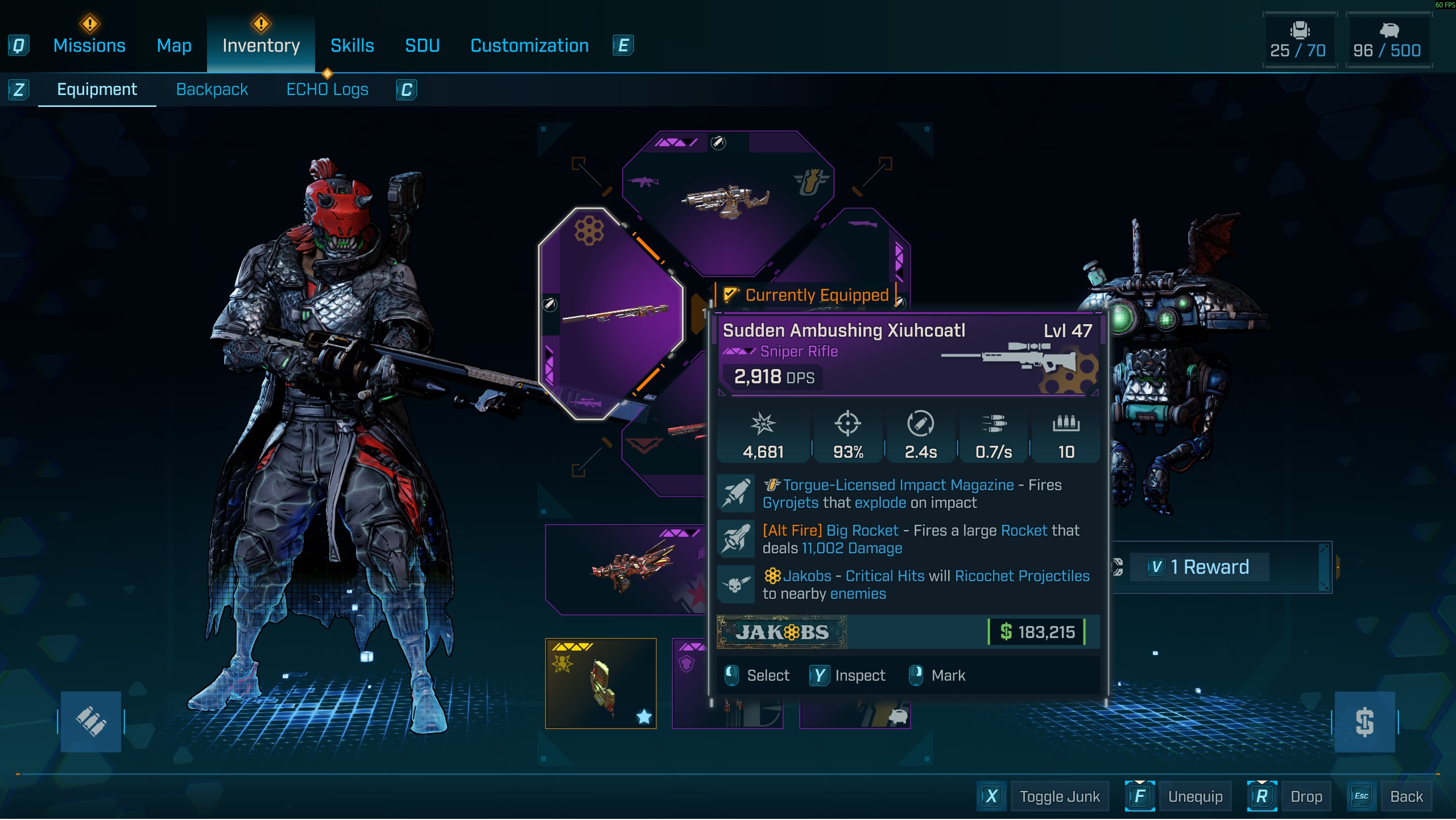Toggle Junk on the selected item
This screenshot has height=820, width=1456.
coord(1059,797)
